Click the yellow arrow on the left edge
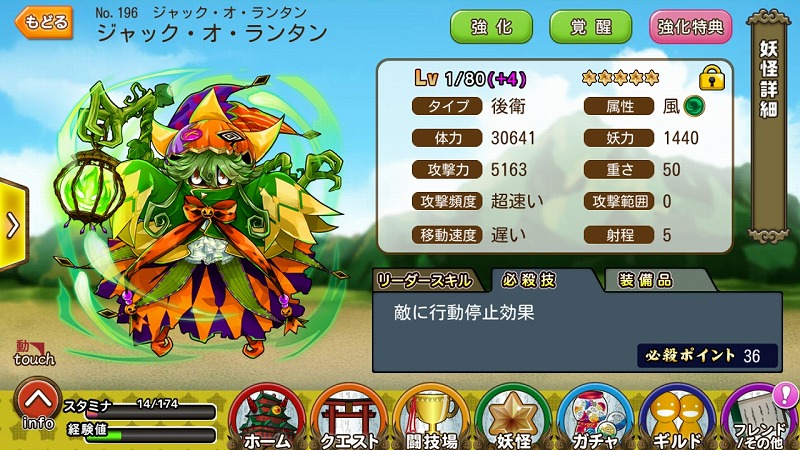The width and height of the screenshot is (800, 450). coord(12,225)
